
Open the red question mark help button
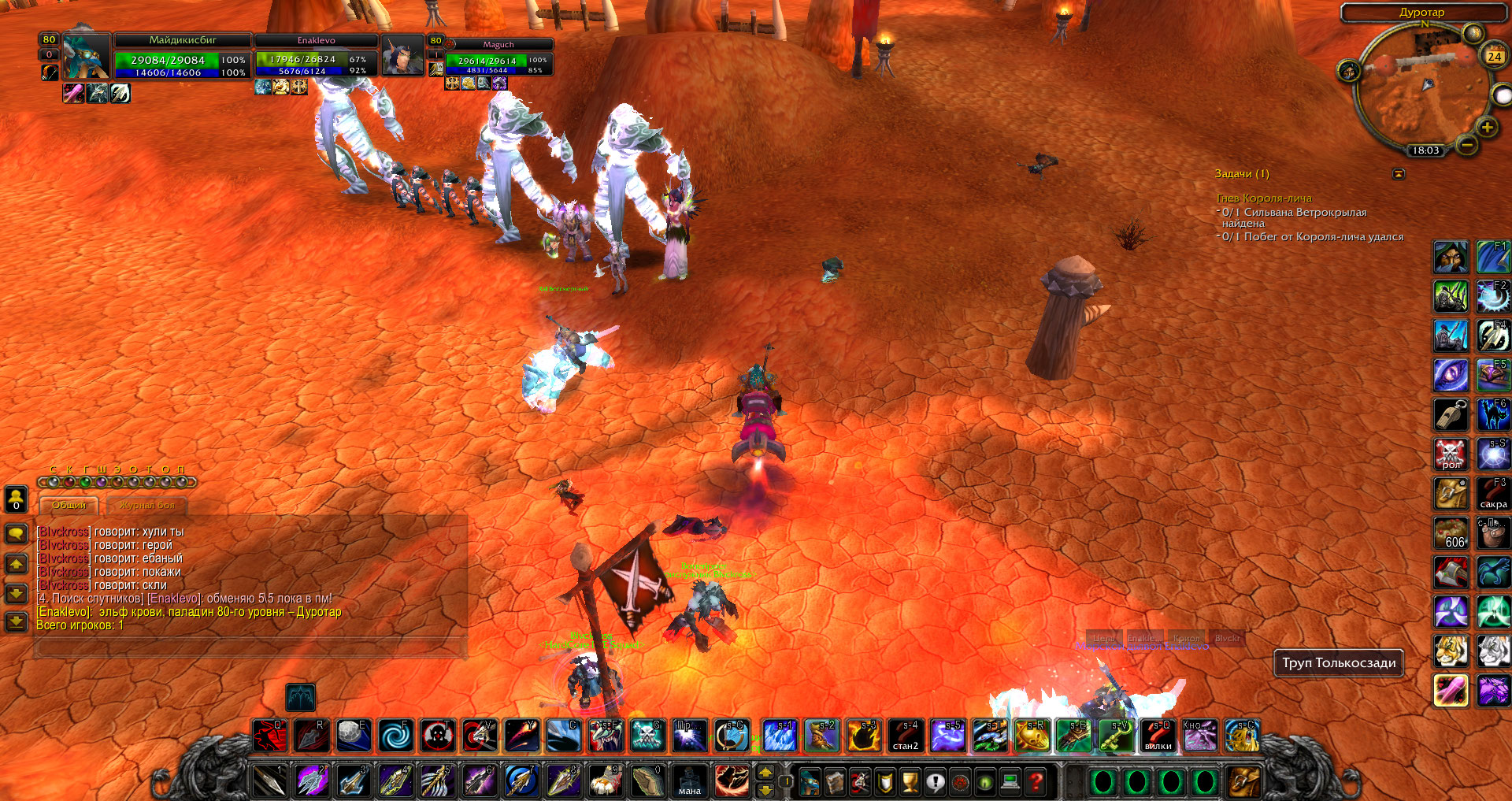[x=1036, y=781]
